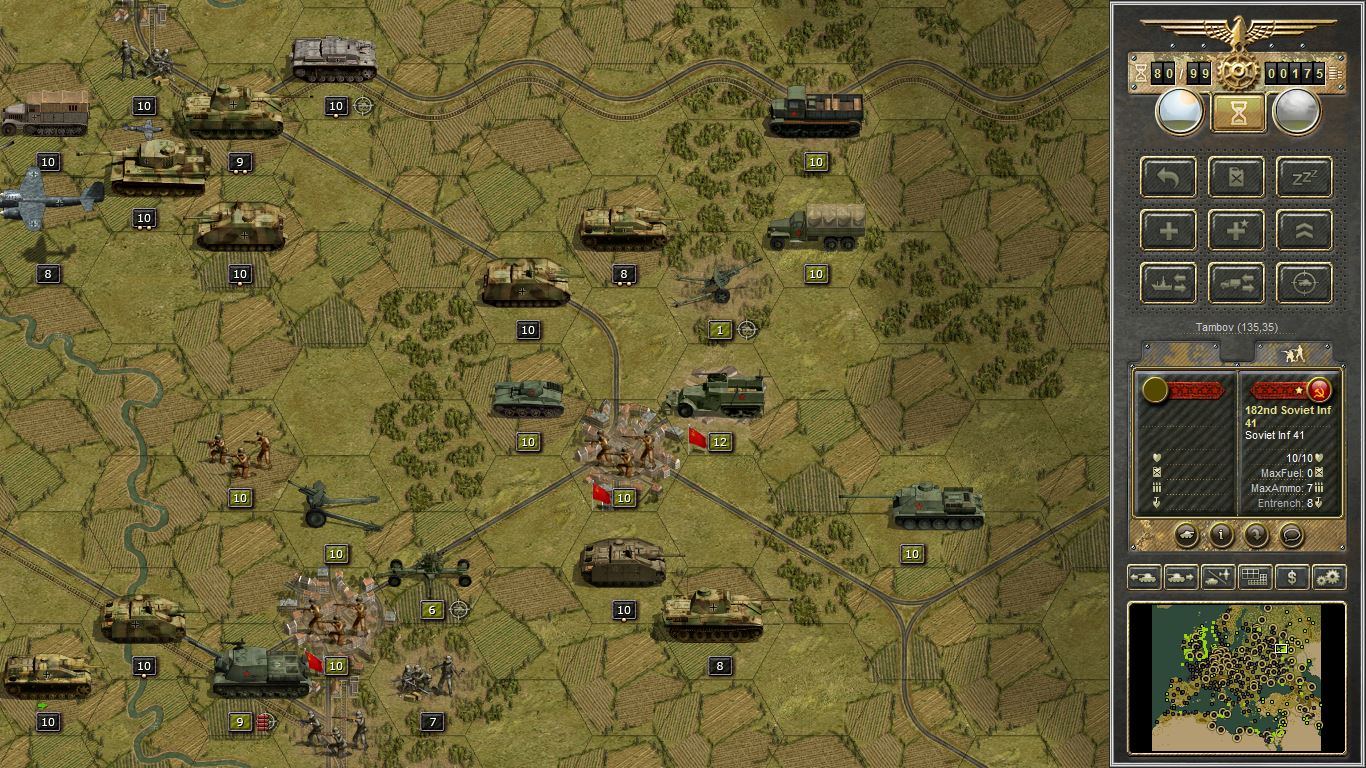Upgrade the unit via the double-chevron icon
The width and height of the screenshot is (1366, 768).
[x=1303, y=230]
